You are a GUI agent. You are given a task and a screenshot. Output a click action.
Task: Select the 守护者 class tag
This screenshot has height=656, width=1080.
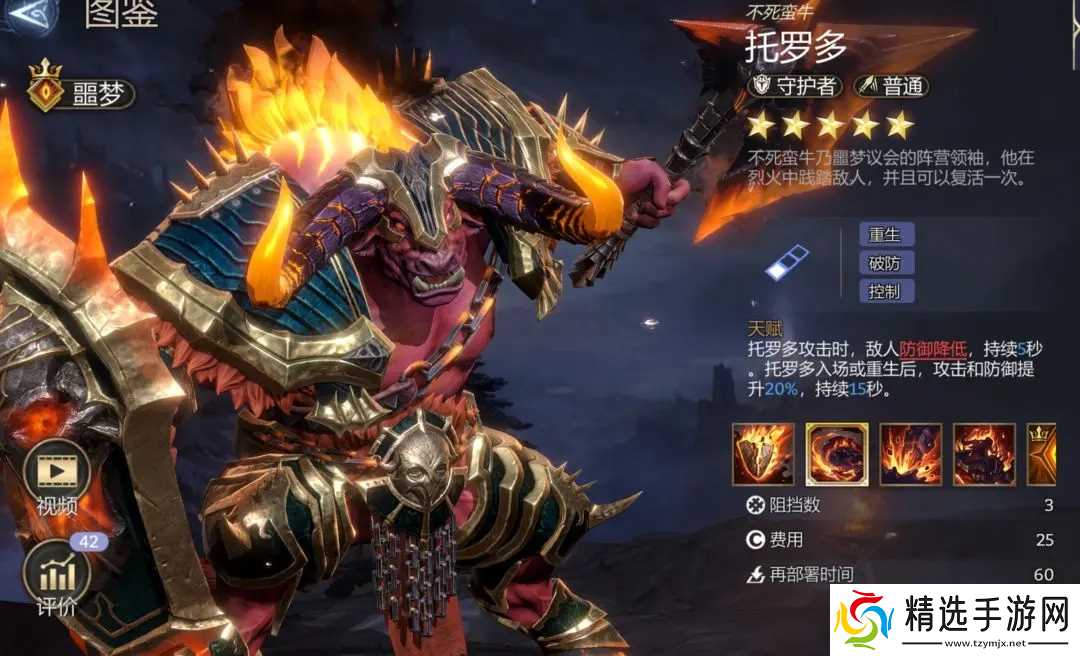click(x=794, y=86)
